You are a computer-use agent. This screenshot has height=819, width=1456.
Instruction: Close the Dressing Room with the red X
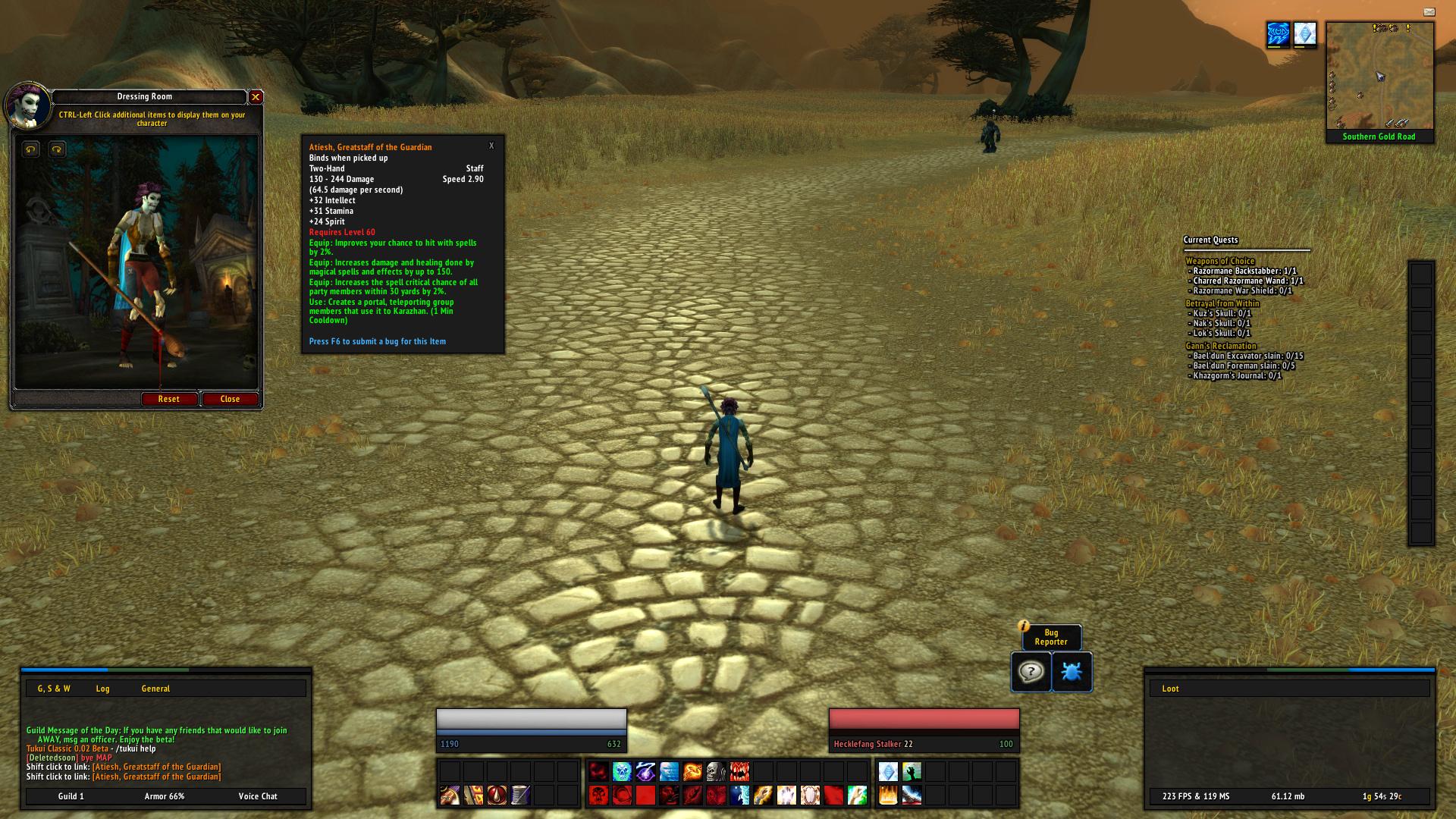coord(256,97)
